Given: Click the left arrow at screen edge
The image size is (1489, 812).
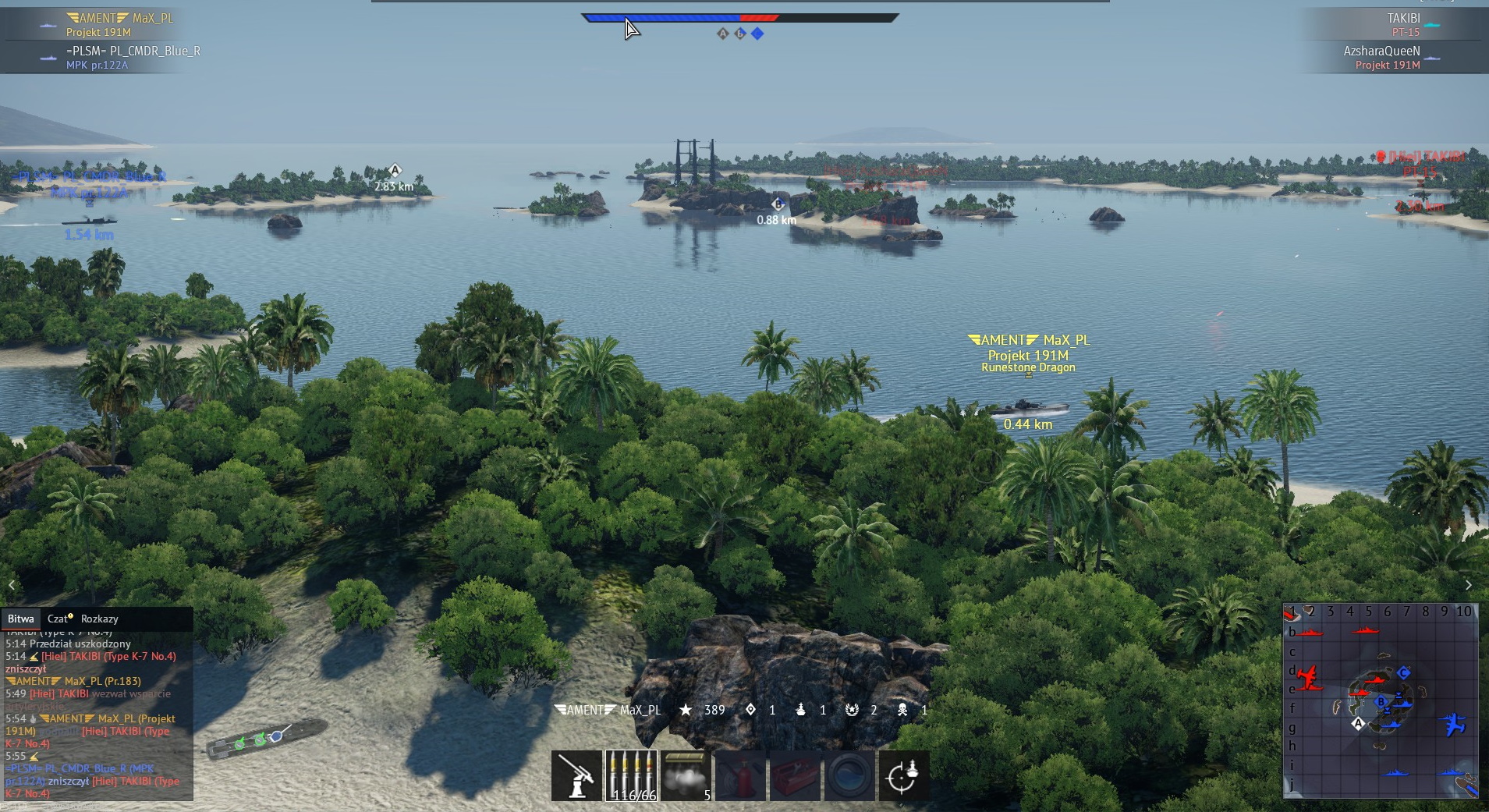Looking at the screenshot, I should [12, 585].
